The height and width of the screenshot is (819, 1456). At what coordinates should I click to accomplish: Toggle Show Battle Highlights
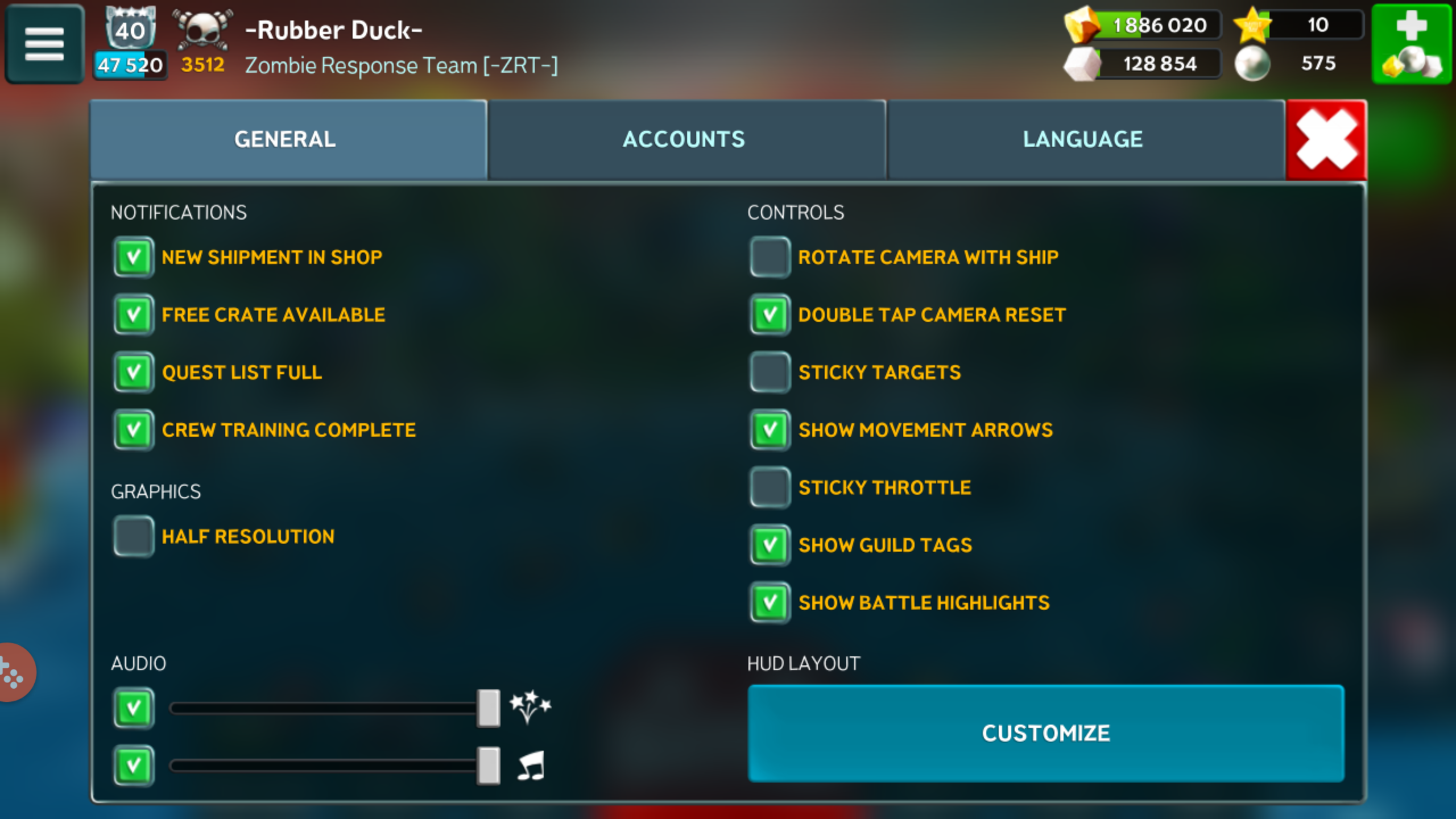(x=770, y=602)
